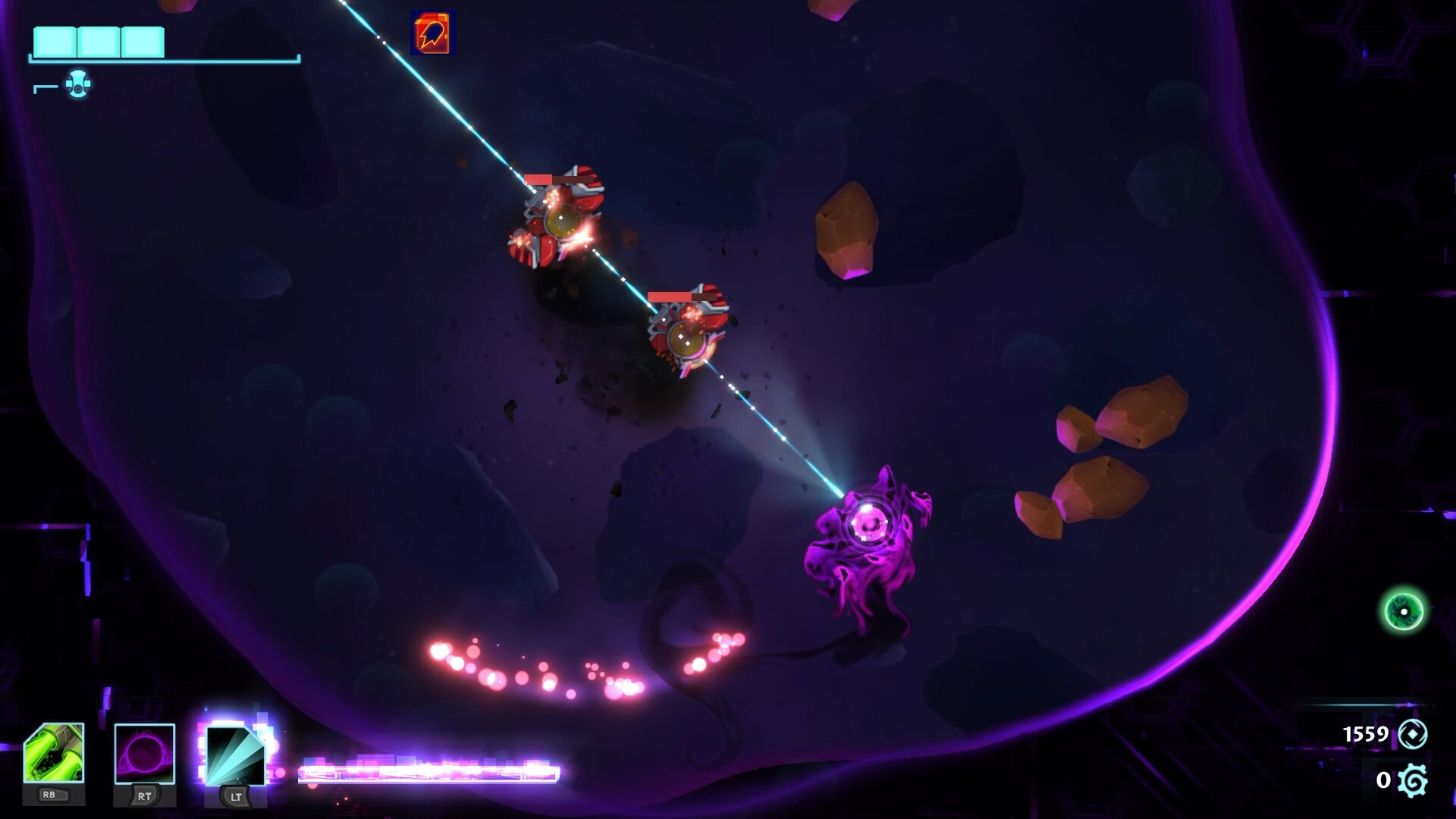Screen dimensions: 1456x819
Task: Click the swirl currency icon beside 1559
Action: tap(1412, 733)
